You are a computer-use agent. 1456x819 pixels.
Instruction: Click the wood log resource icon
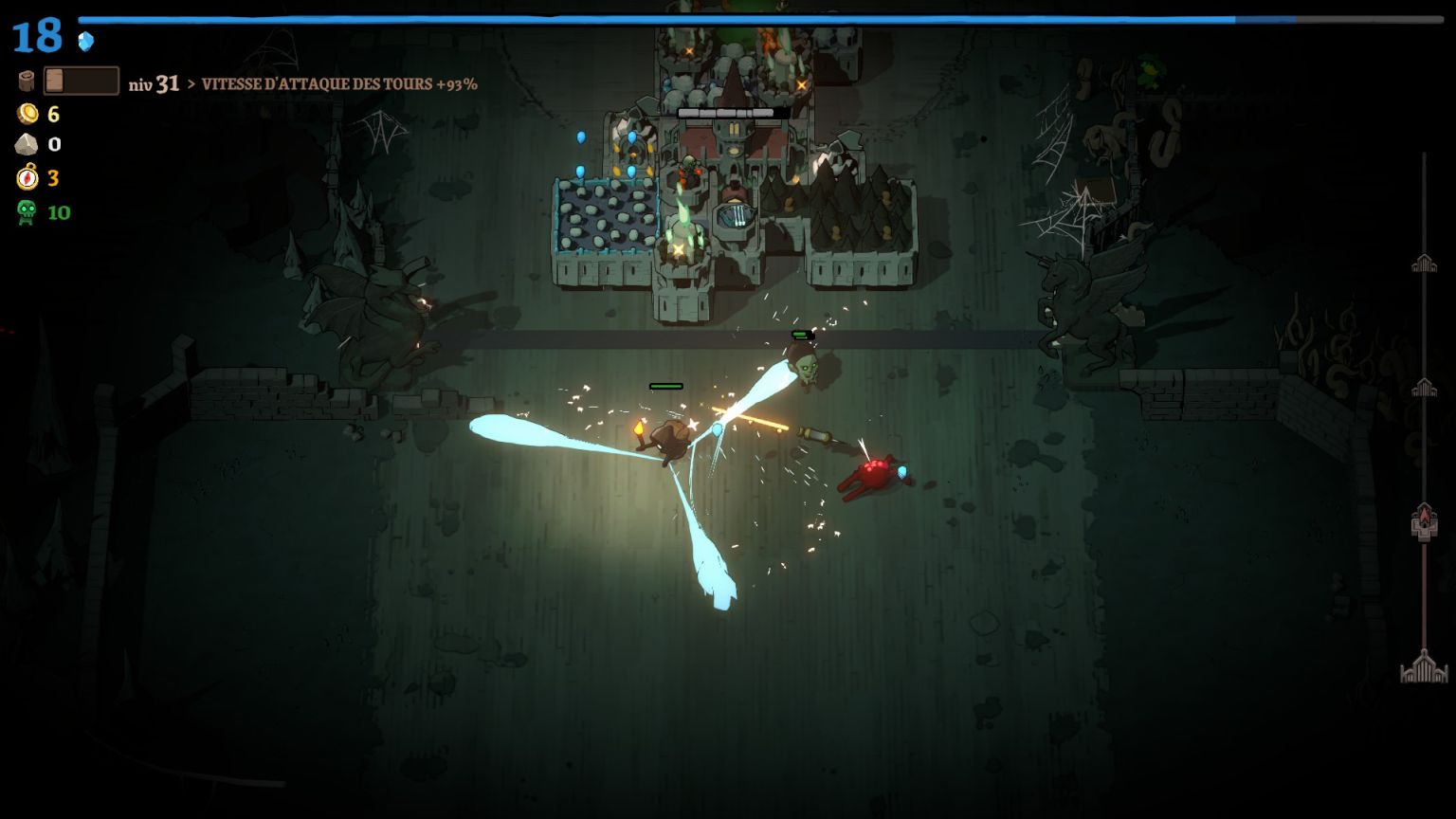tap(26, 82)
